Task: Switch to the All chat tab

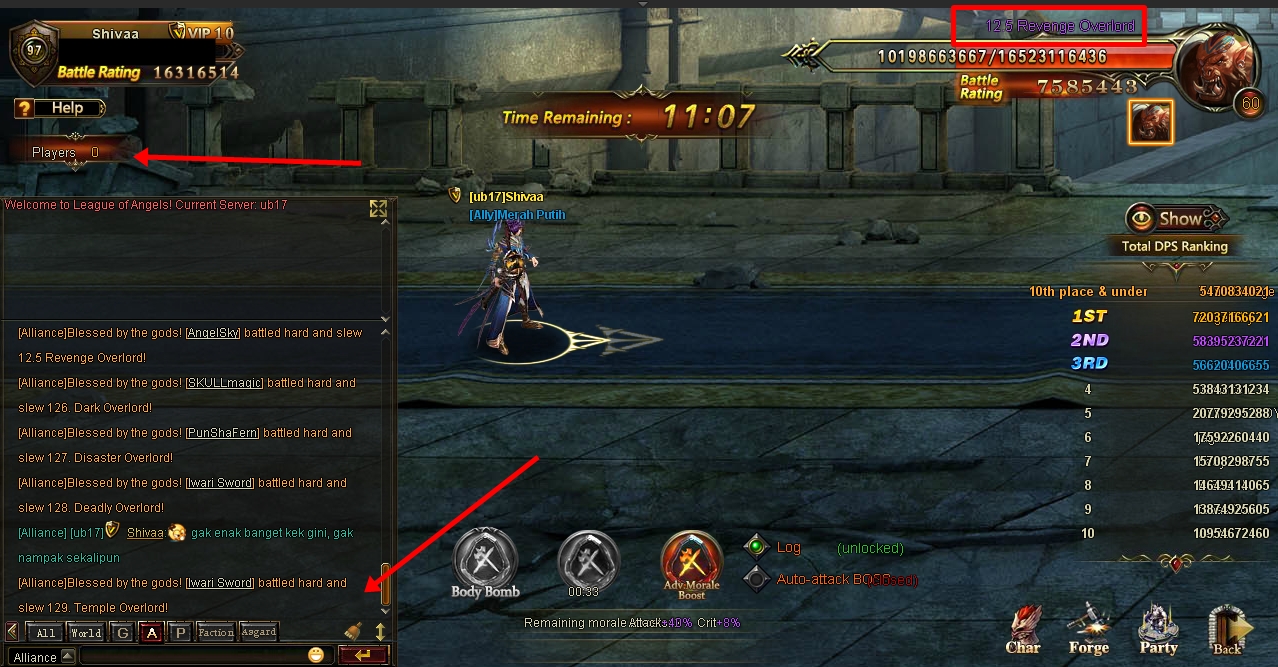Action: point(46,632)
